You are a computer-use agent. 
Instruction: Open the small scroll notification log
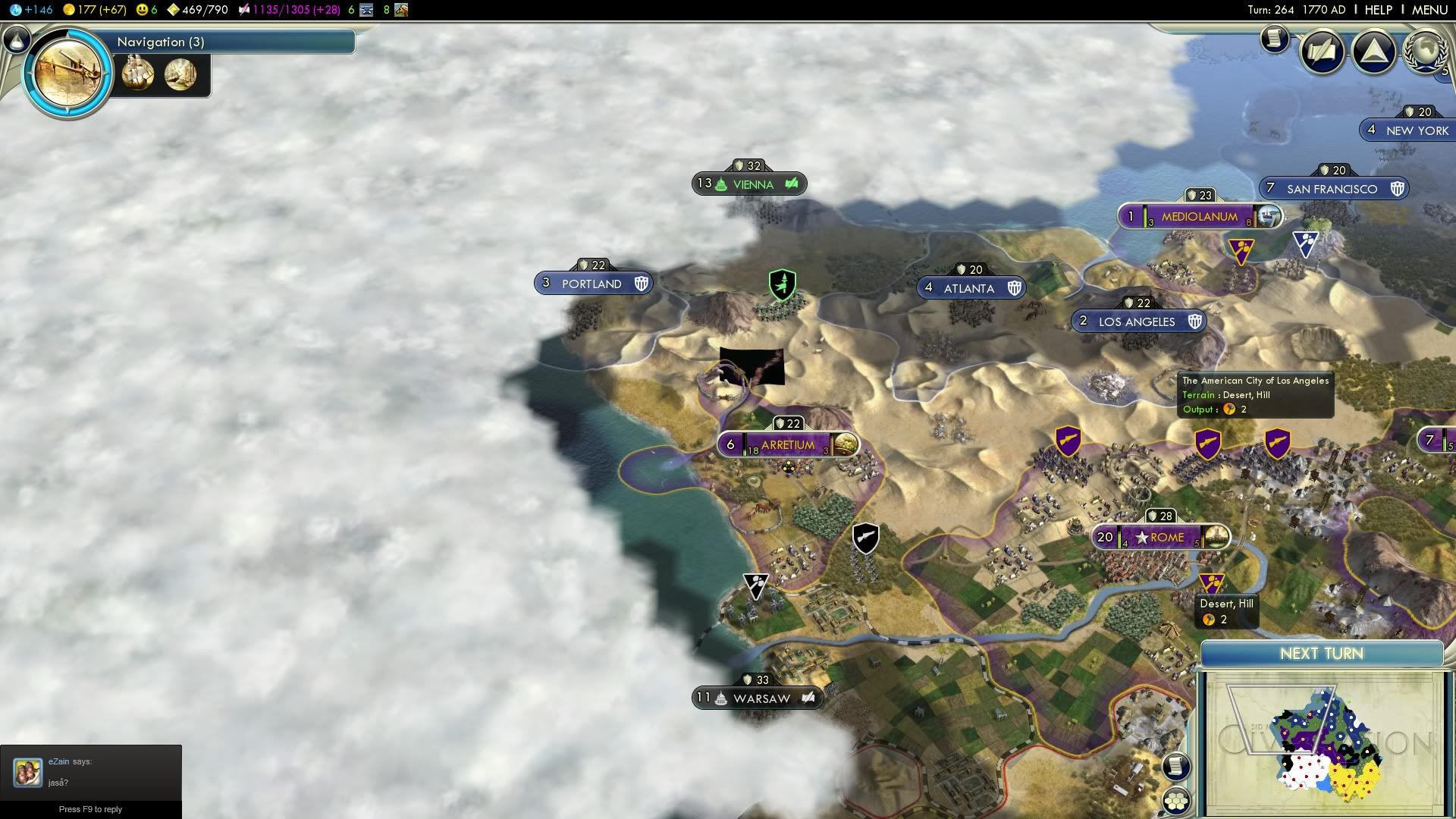pyautogui.click(x=1275, y=38)
